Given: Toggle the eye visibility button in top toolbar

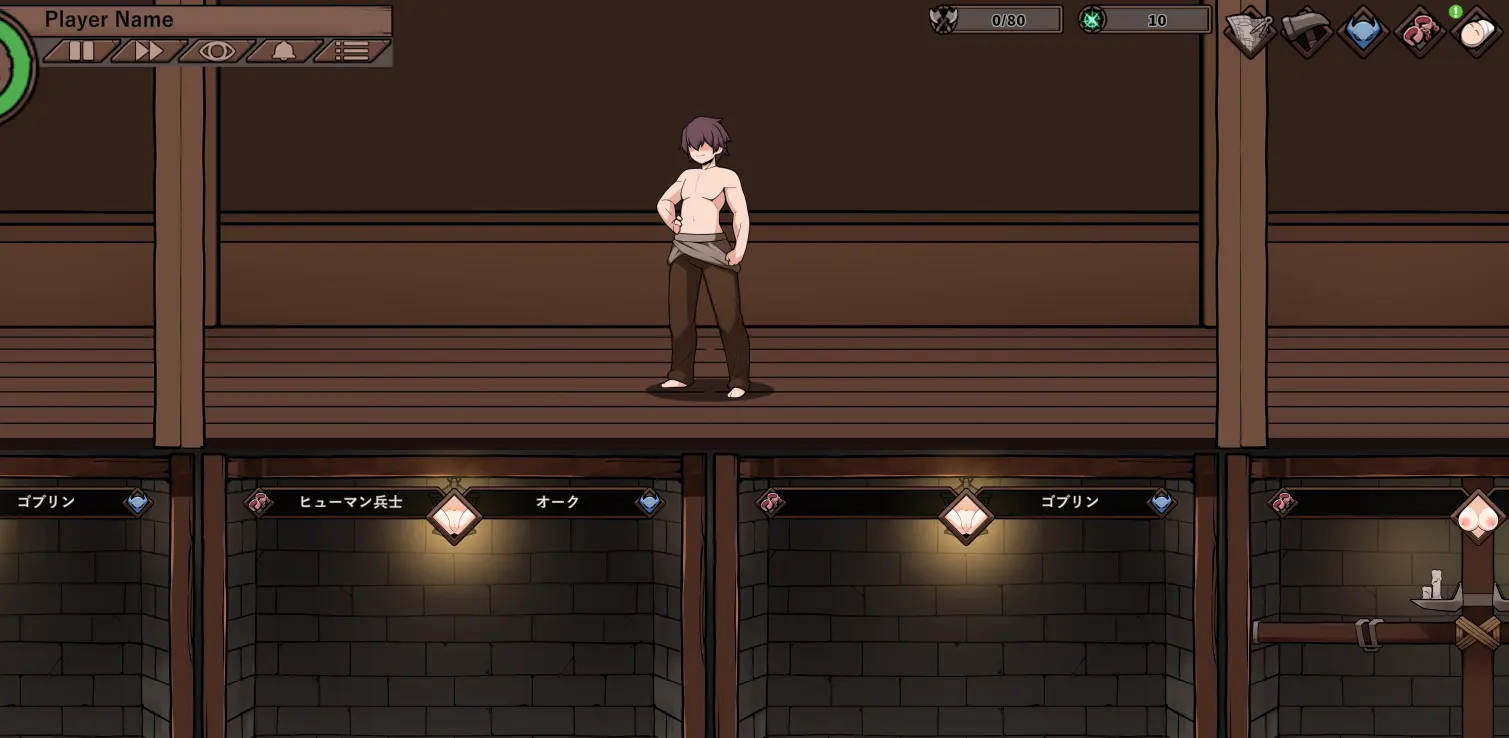Looking at the screenshot, I should 216,51.
